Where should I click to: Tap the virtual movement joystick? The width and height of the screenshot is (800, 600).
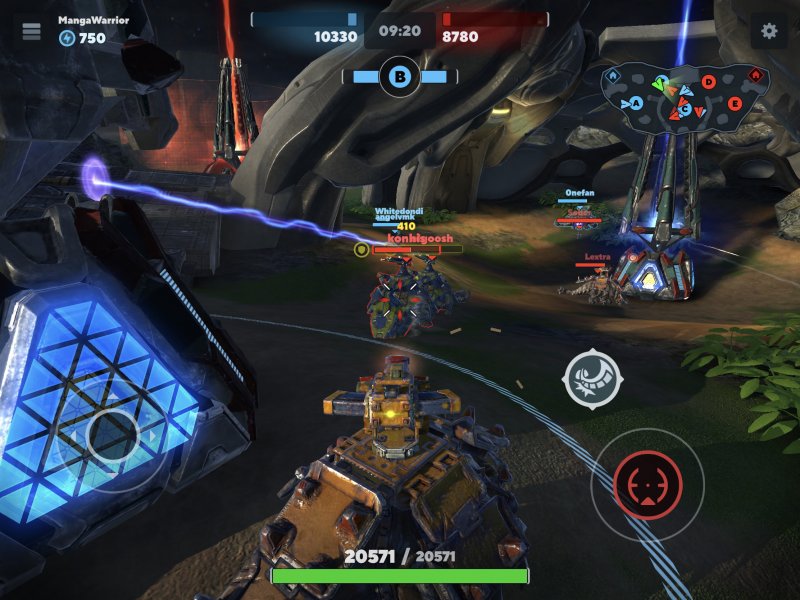tap(112, 434)
